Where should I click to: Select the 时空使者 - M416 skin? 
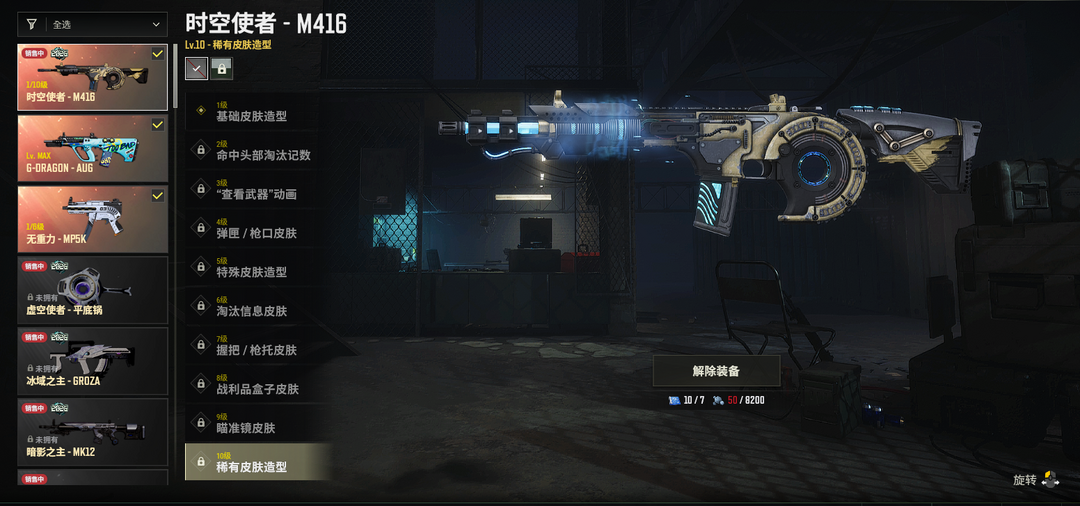[92, 77]
